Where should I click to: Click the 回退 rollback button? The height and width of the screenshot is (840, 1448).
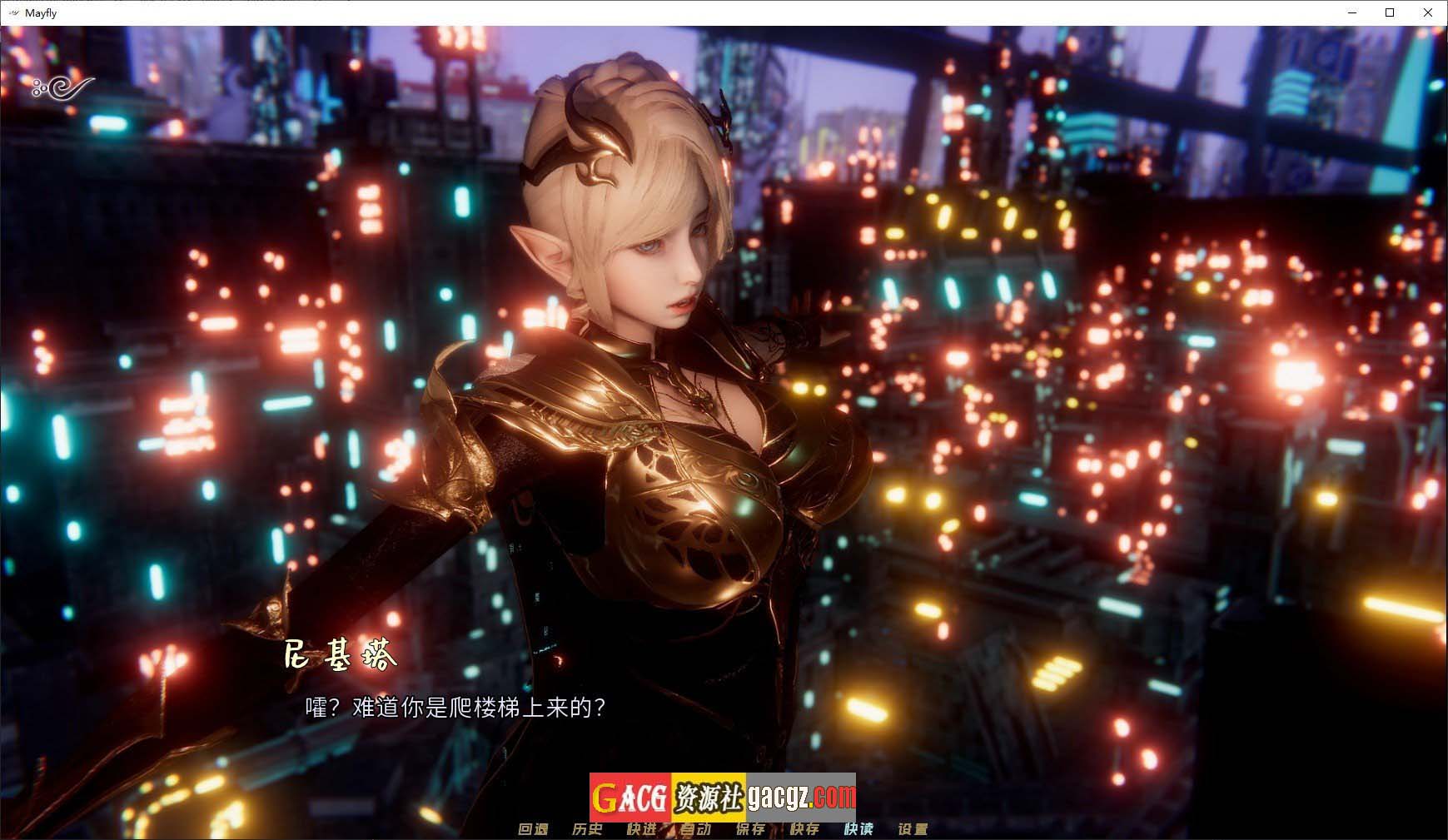(533, 829)
